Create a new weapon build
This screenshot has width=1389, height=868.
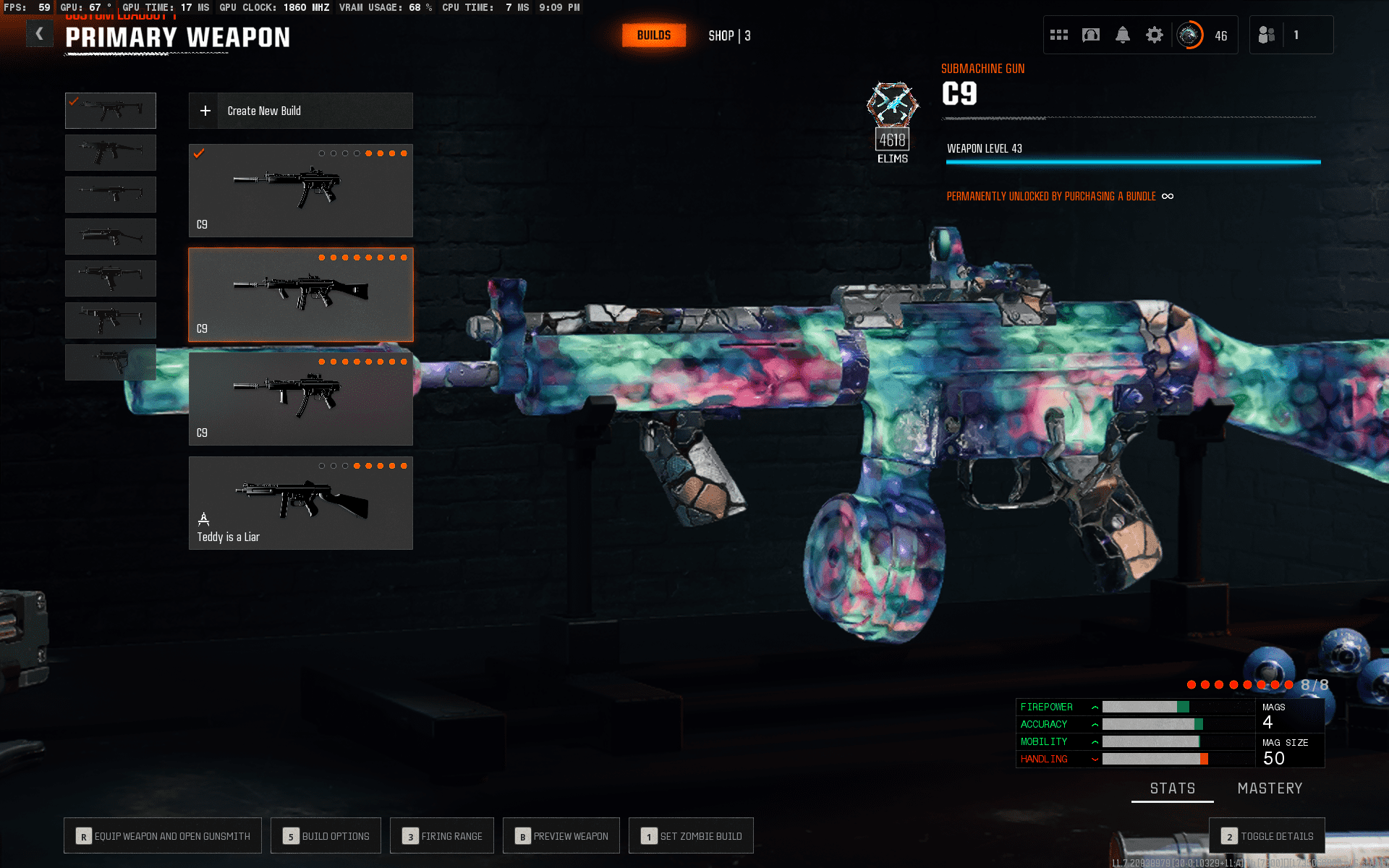[300, 111]
